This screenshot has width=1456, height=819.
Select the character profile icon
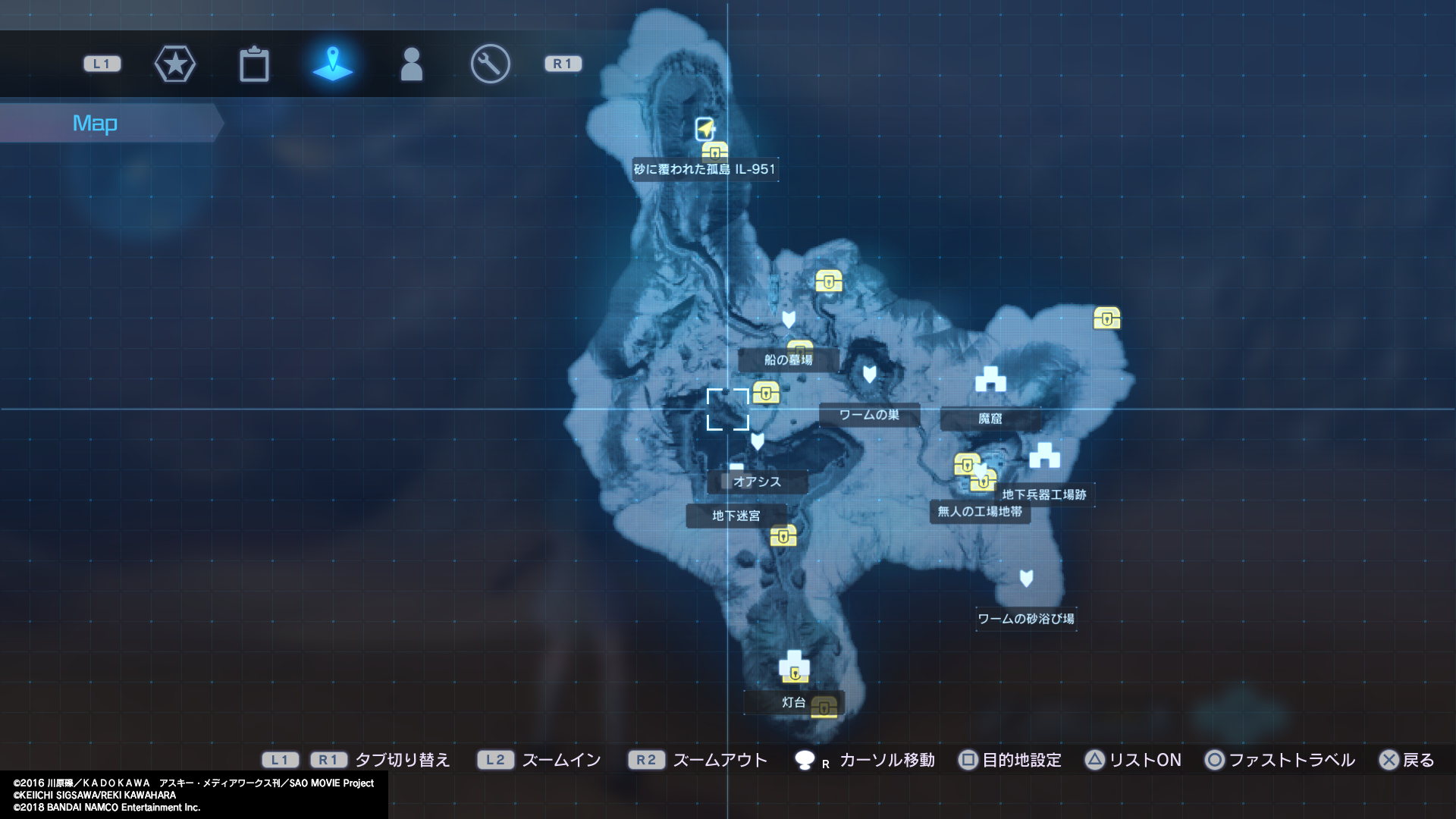(412, 64)
